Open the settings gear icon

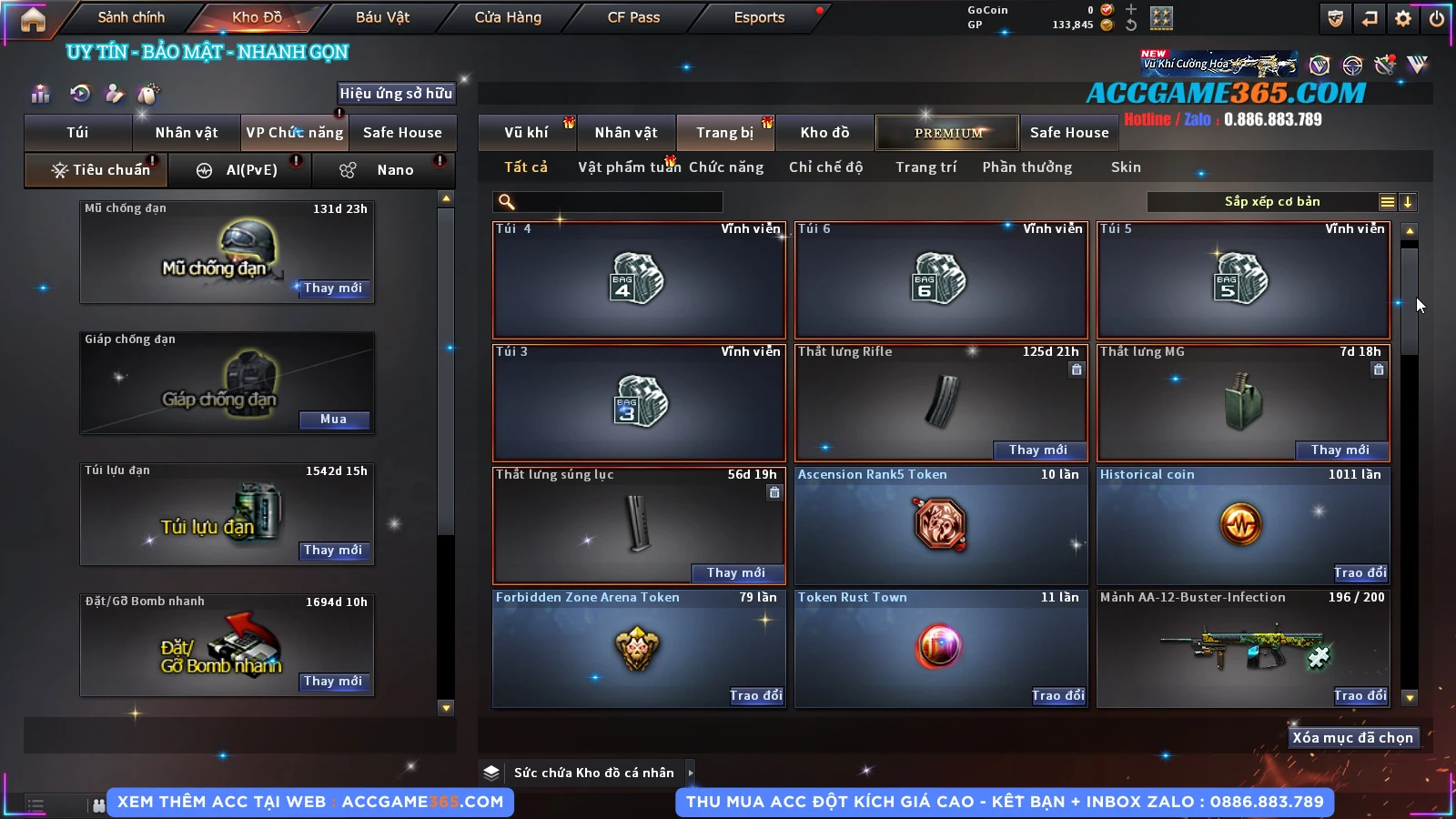pyautogui.click(x=1403, y=18)
